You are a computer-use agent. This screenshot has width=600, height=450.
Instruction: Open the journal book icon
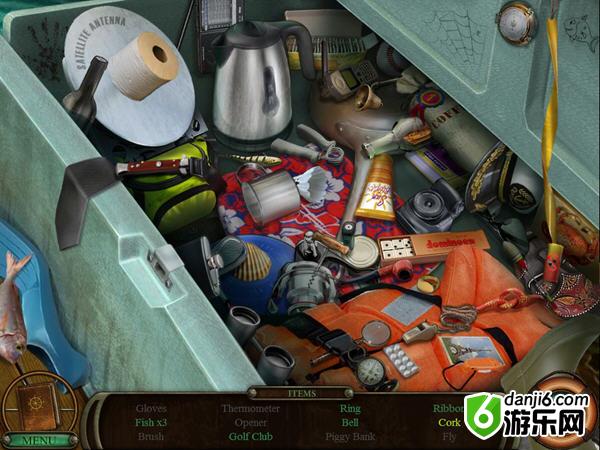(x=38, y=403)
